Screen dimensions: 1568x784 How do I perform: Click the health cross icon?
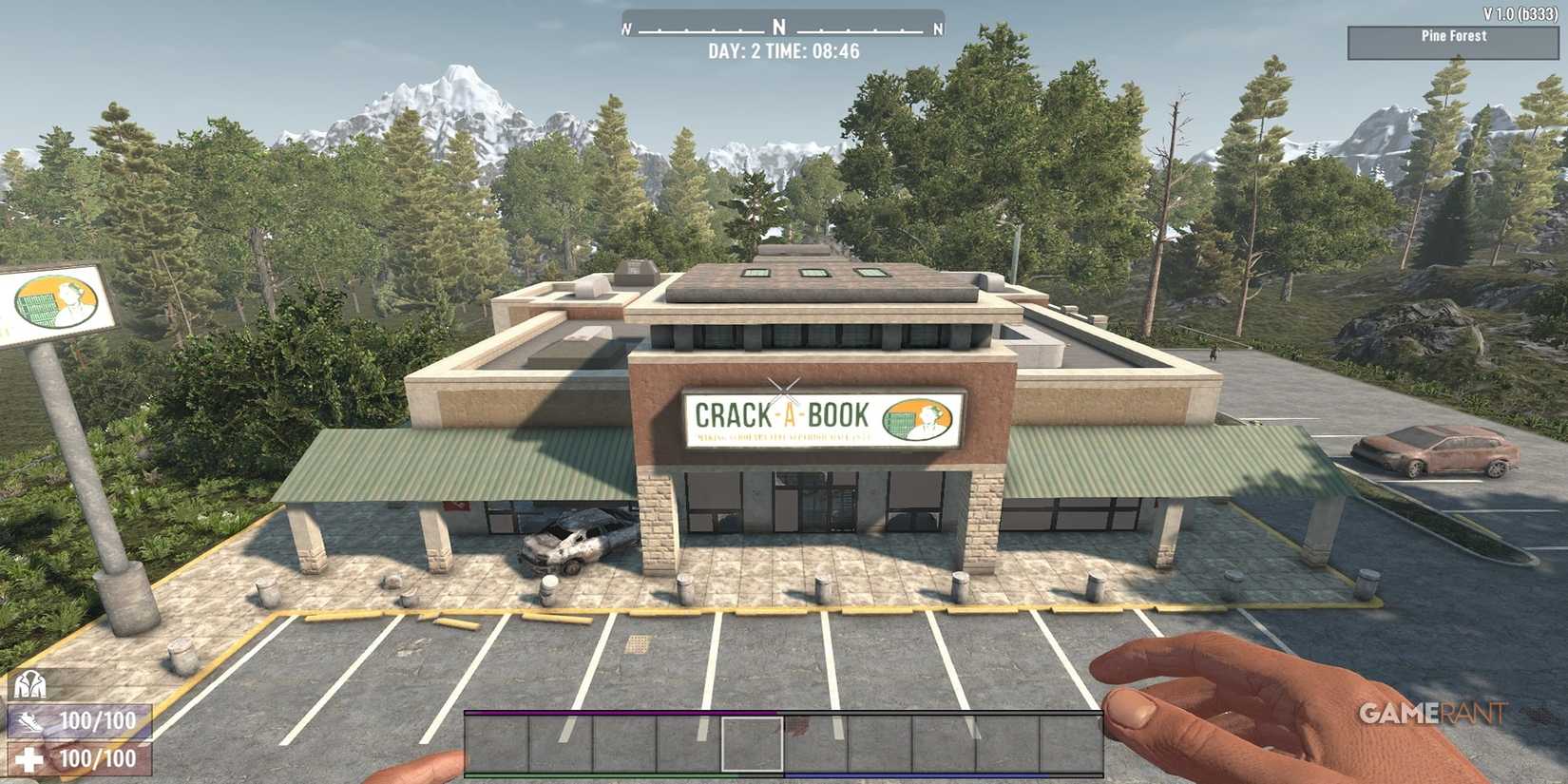[x=29, y=760]
